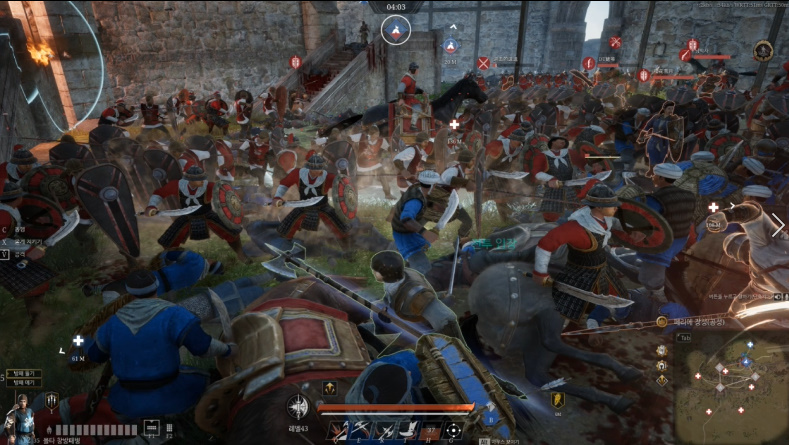Click the lower unit command button above the portrait
Viewport: 789px width, 445px height.
click(x=23, y=382)
